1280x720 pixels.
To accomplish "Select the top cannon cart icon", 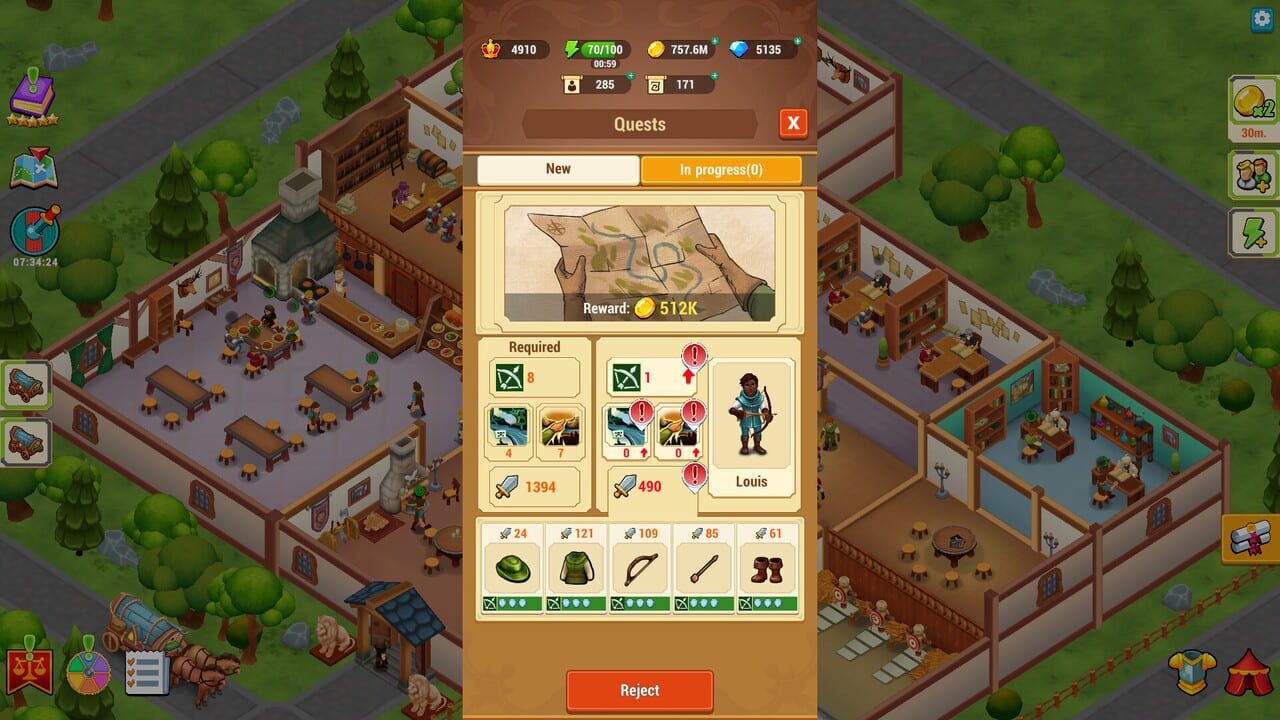I will [x=26, y=383].
